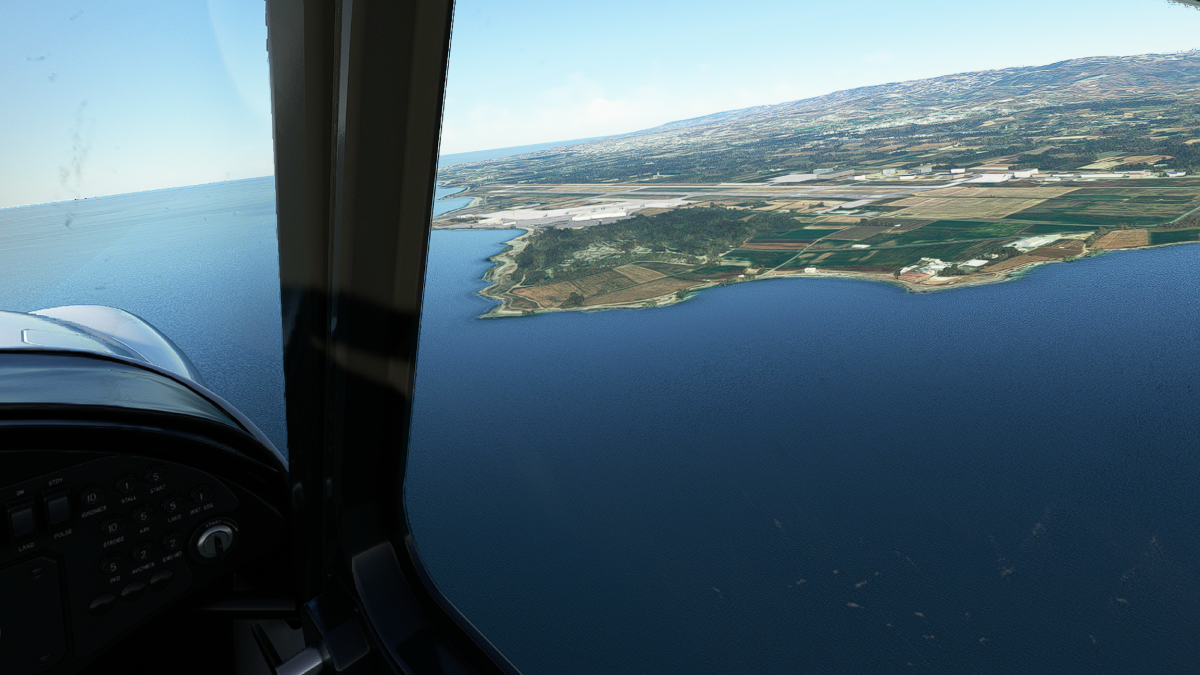Turn the ignition key START switch

pyautogui.click(x=214, y=540)
